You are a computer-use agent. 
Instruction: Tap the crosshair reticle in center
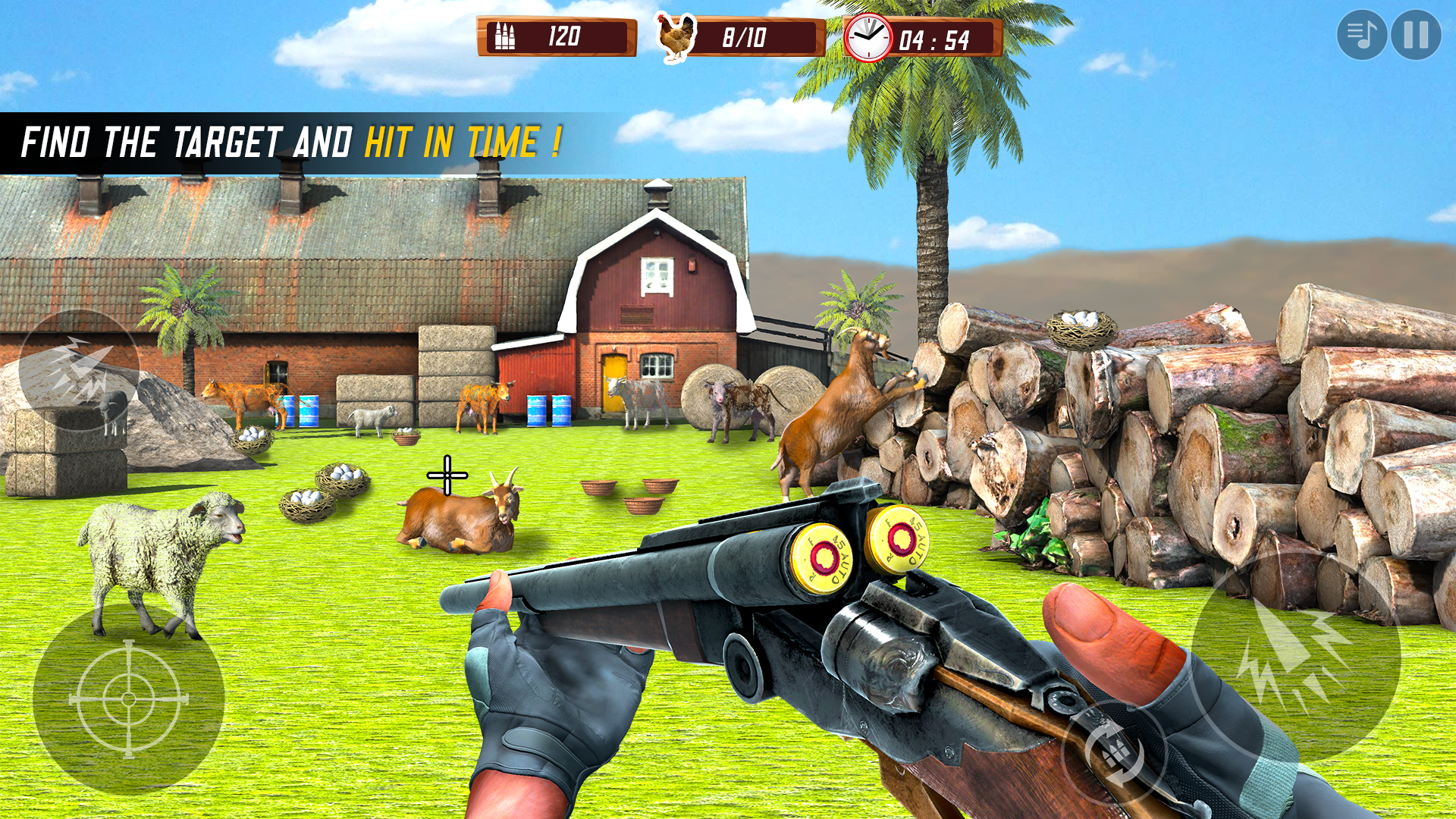click(449, 476)
